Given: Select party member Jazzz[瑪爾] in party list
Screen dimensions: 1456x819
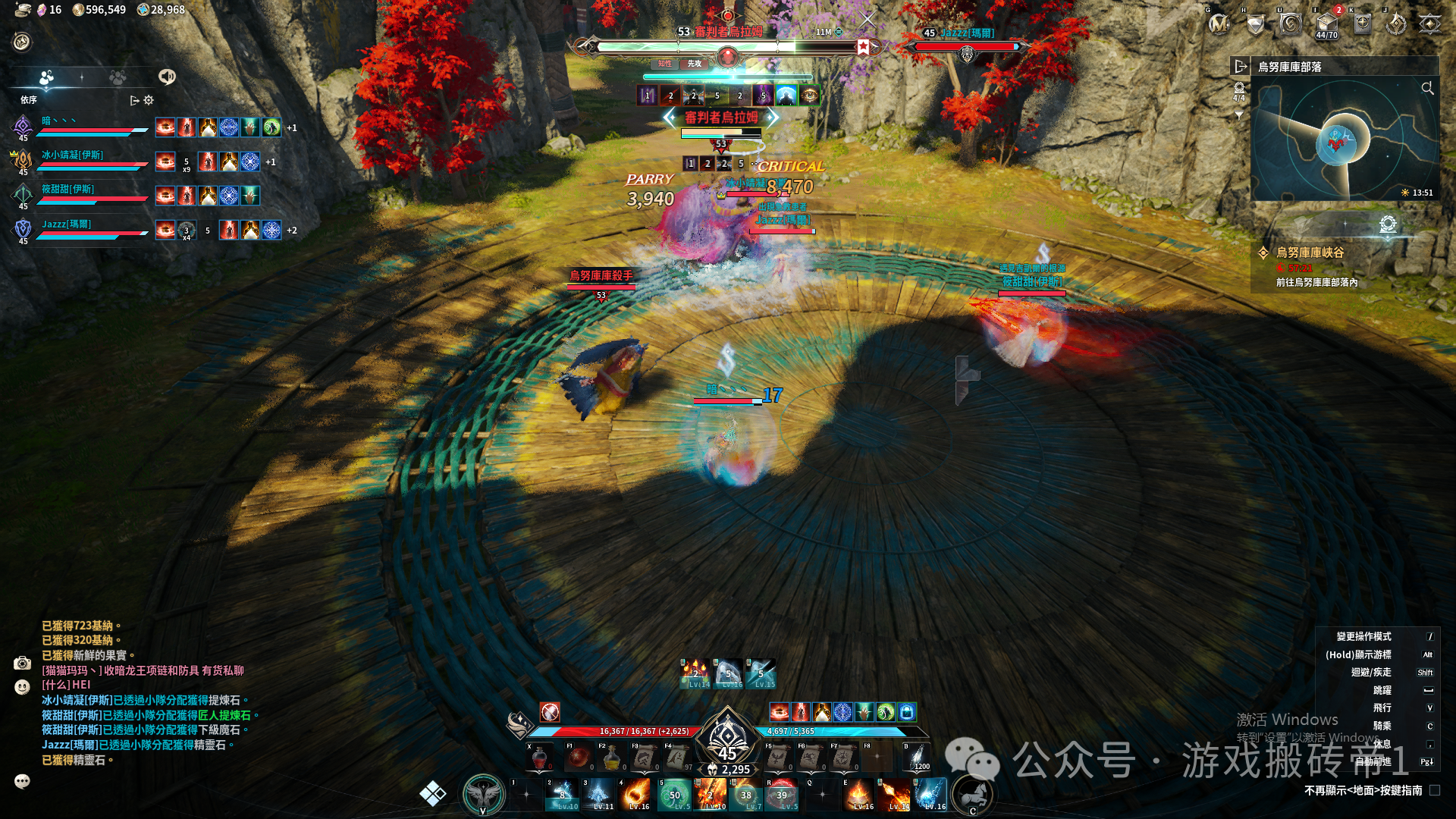Looking at the screenshot, I should click(67, 224).
